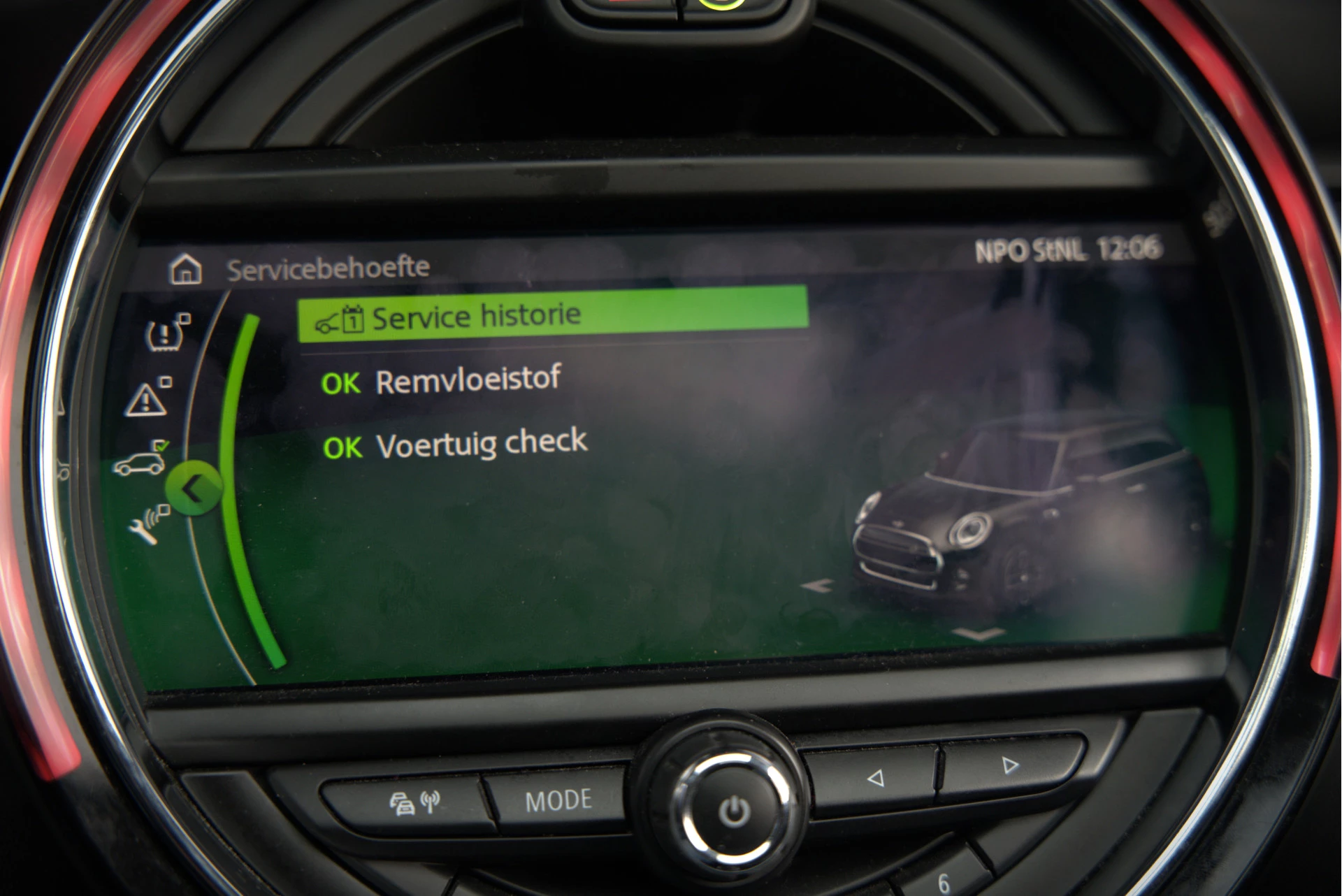Select the vehicle status car icon

(142, 462)
